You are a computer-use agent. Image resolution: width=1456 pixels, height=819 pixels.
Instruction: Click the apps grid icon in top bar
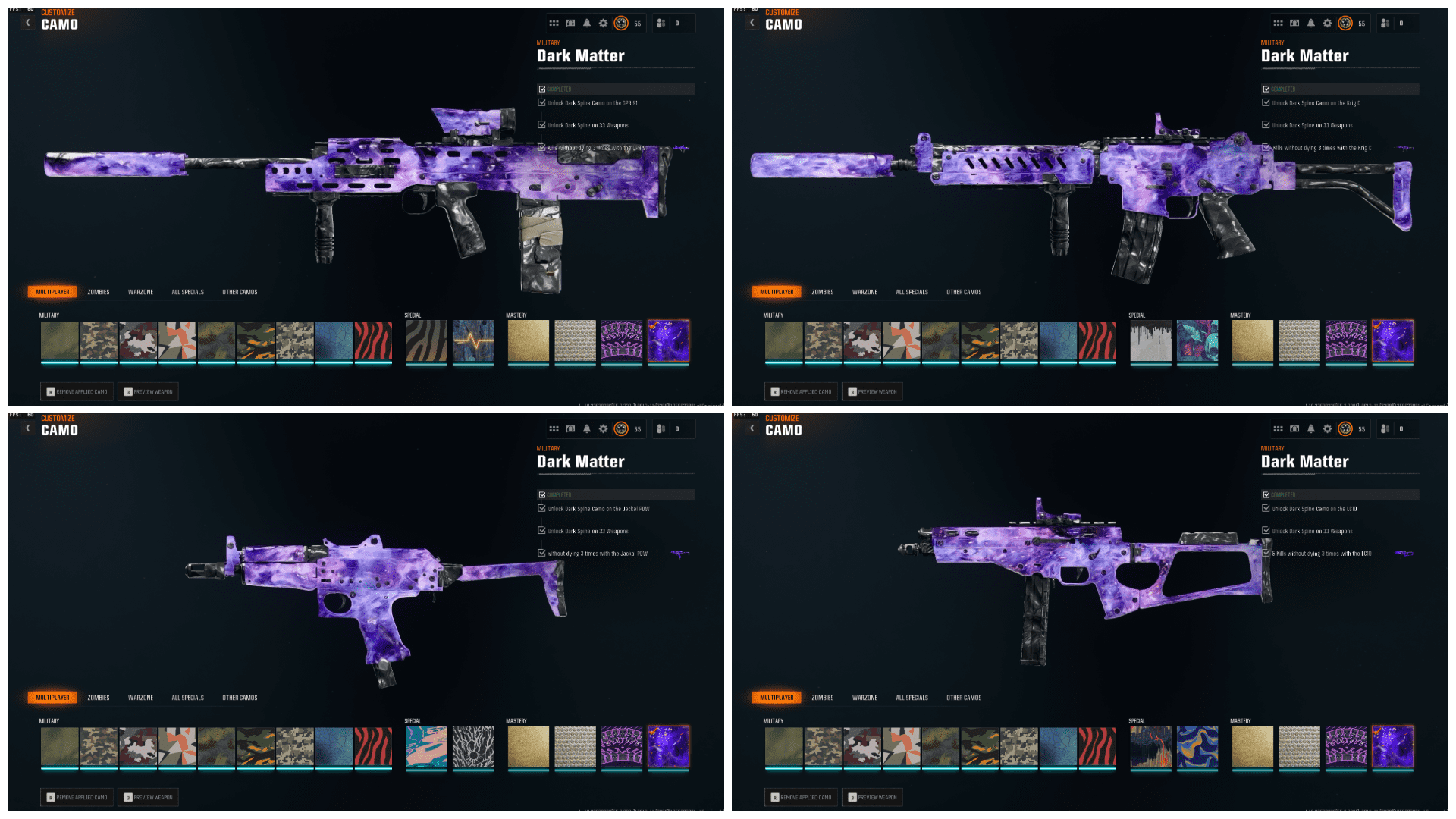coord(554,23)
